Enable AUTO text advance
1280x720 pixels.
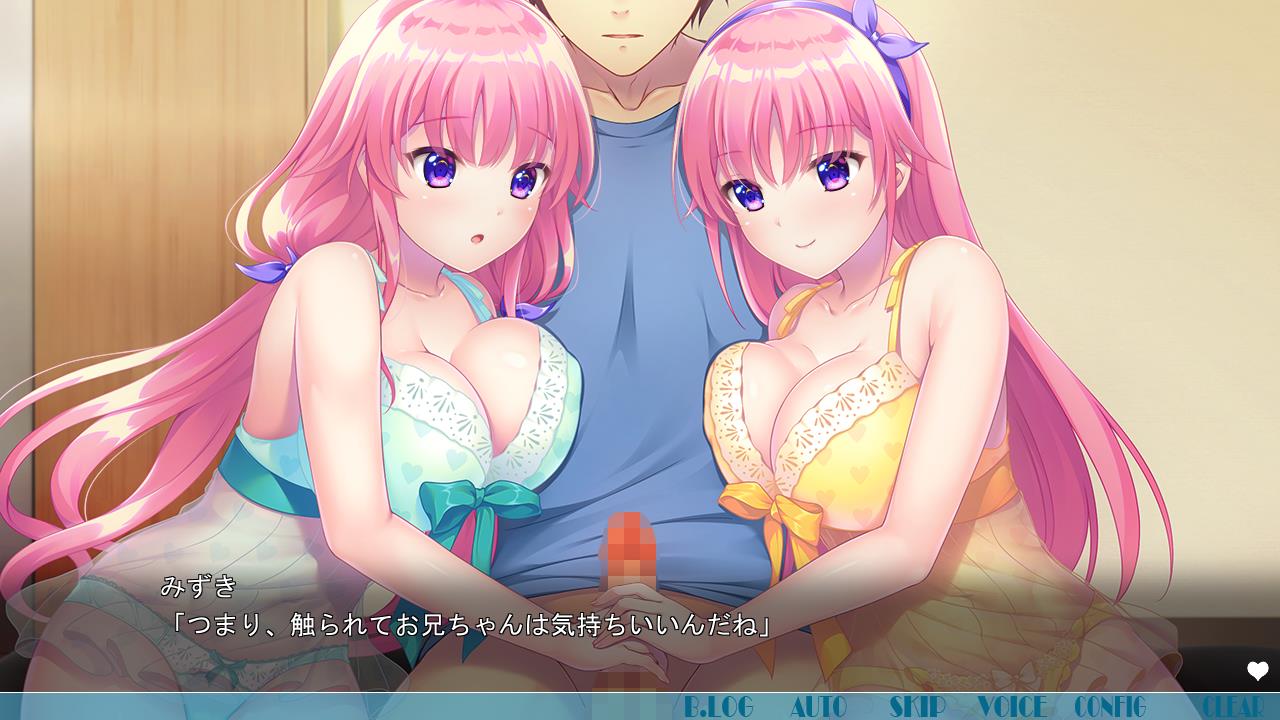[818, 707]
